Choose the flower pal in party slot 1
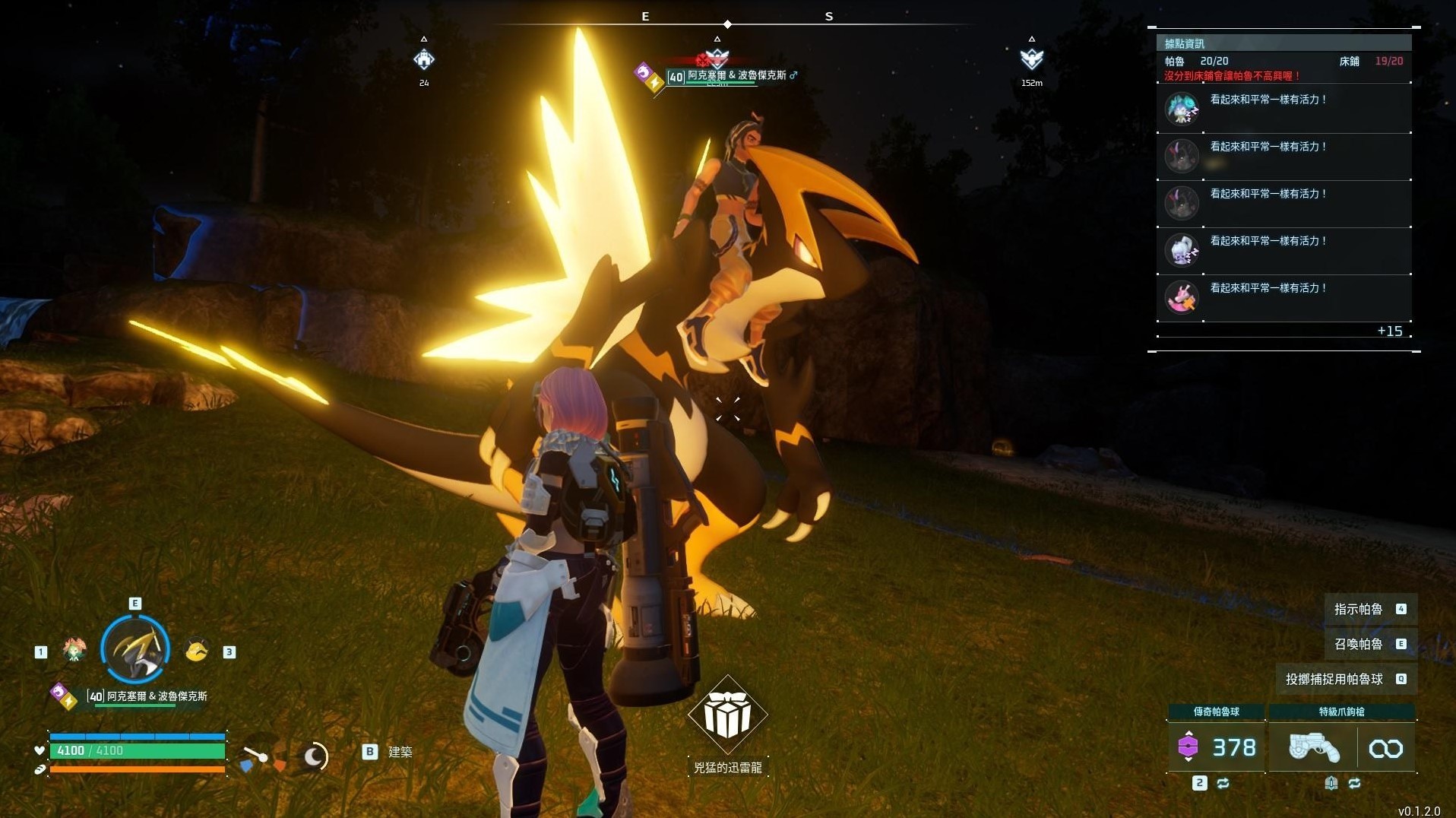Image resolution: width=1456 pixels, height=818 pixels. [x=74, y=650]
